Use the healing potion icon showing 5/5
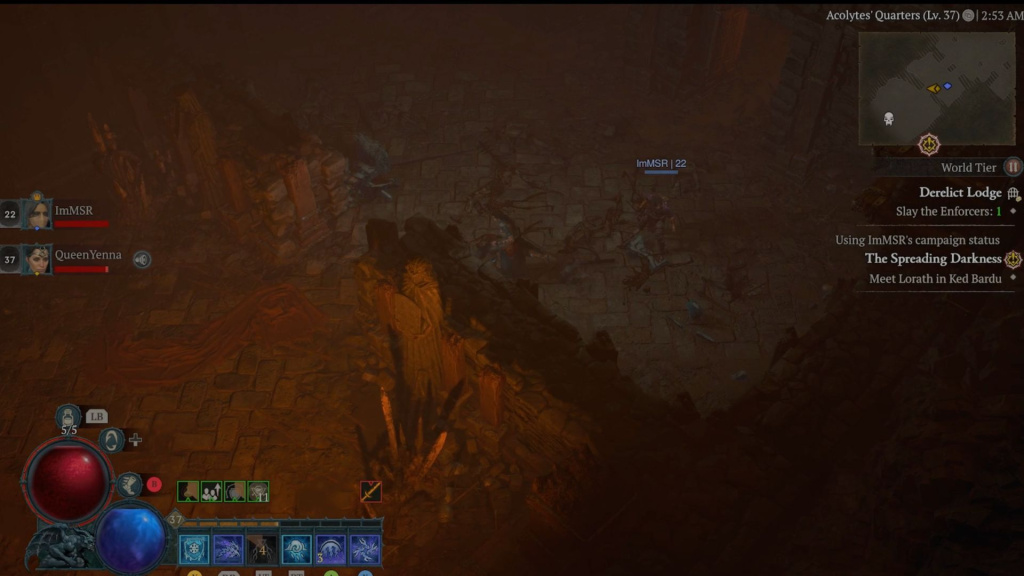 [x=68, y=417]
